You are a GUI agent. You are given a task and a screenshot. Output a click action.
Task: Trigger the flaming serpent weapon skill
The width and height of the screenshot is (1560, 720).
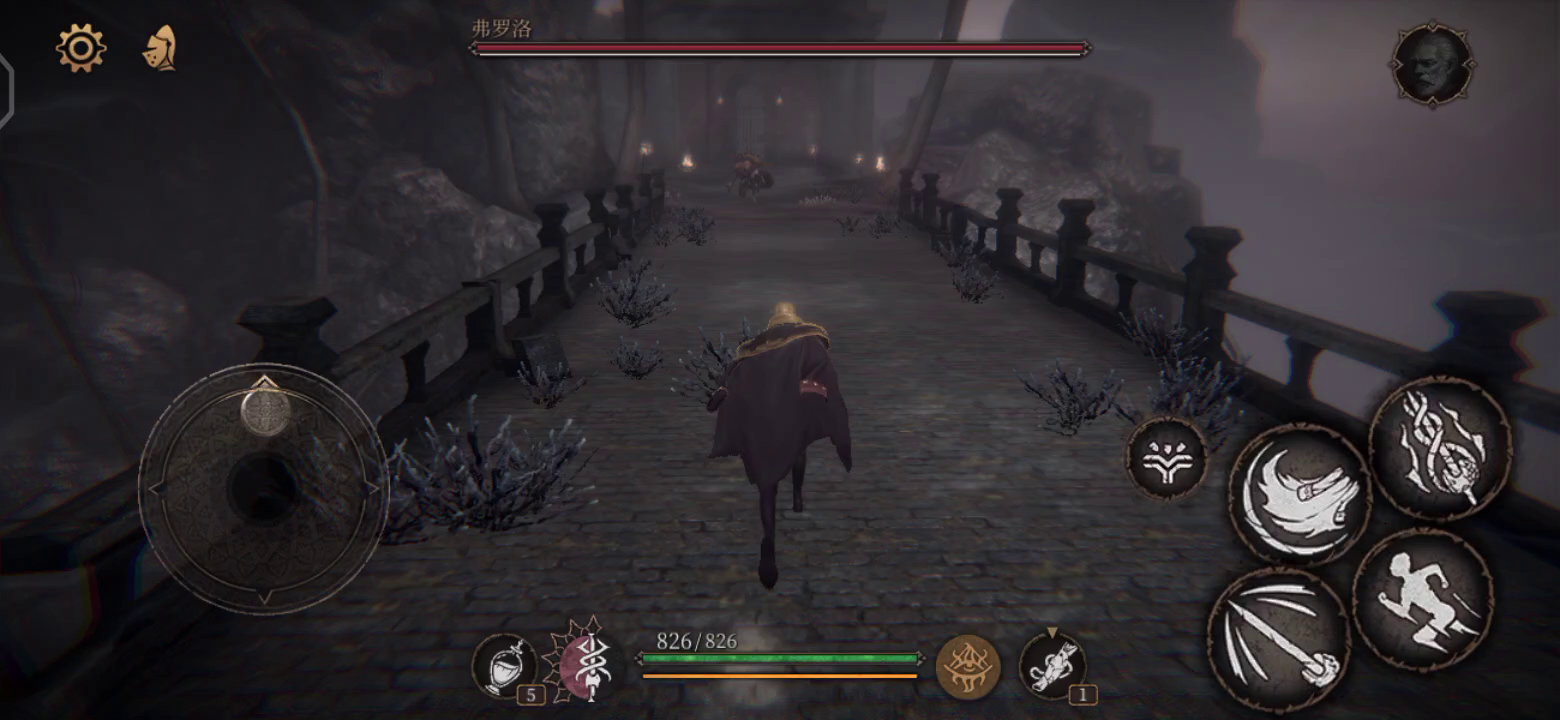(1439, 447)
